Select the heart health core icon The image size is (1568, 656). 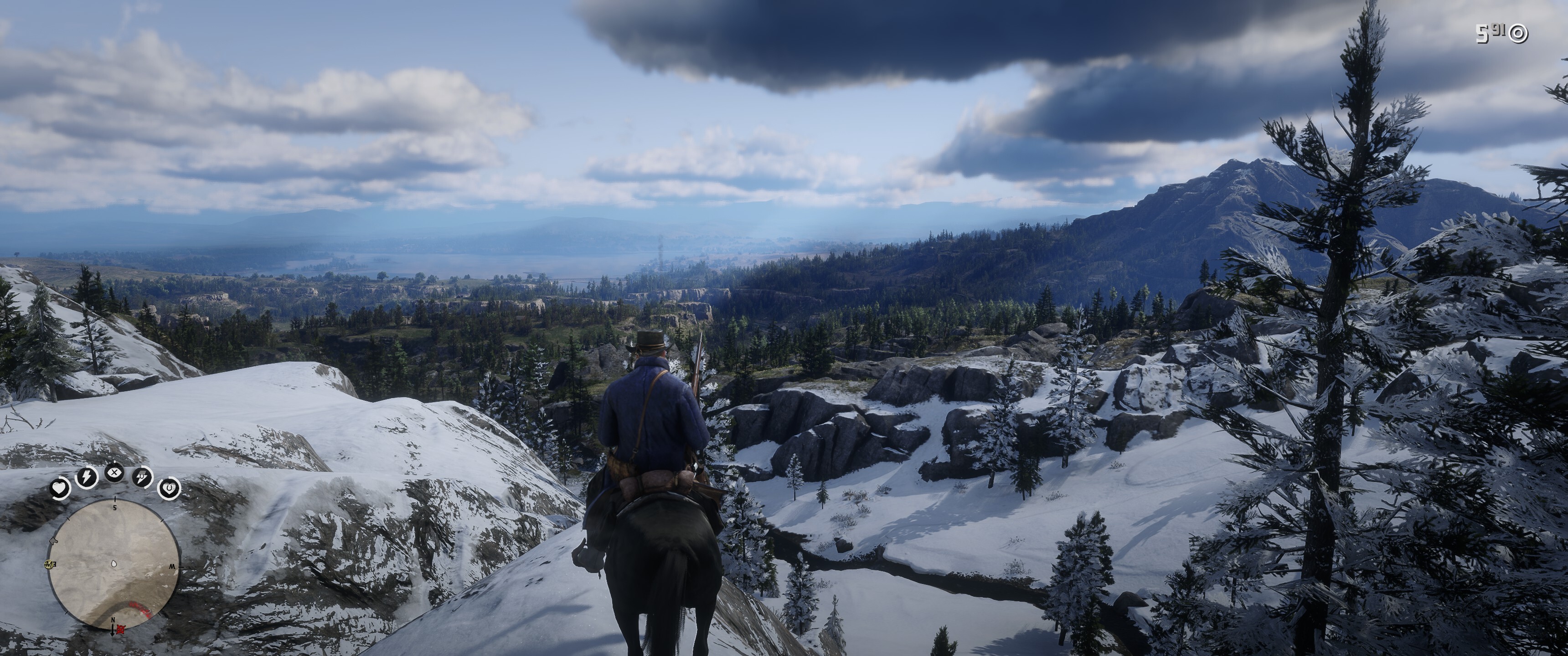(x=60, y=487)
